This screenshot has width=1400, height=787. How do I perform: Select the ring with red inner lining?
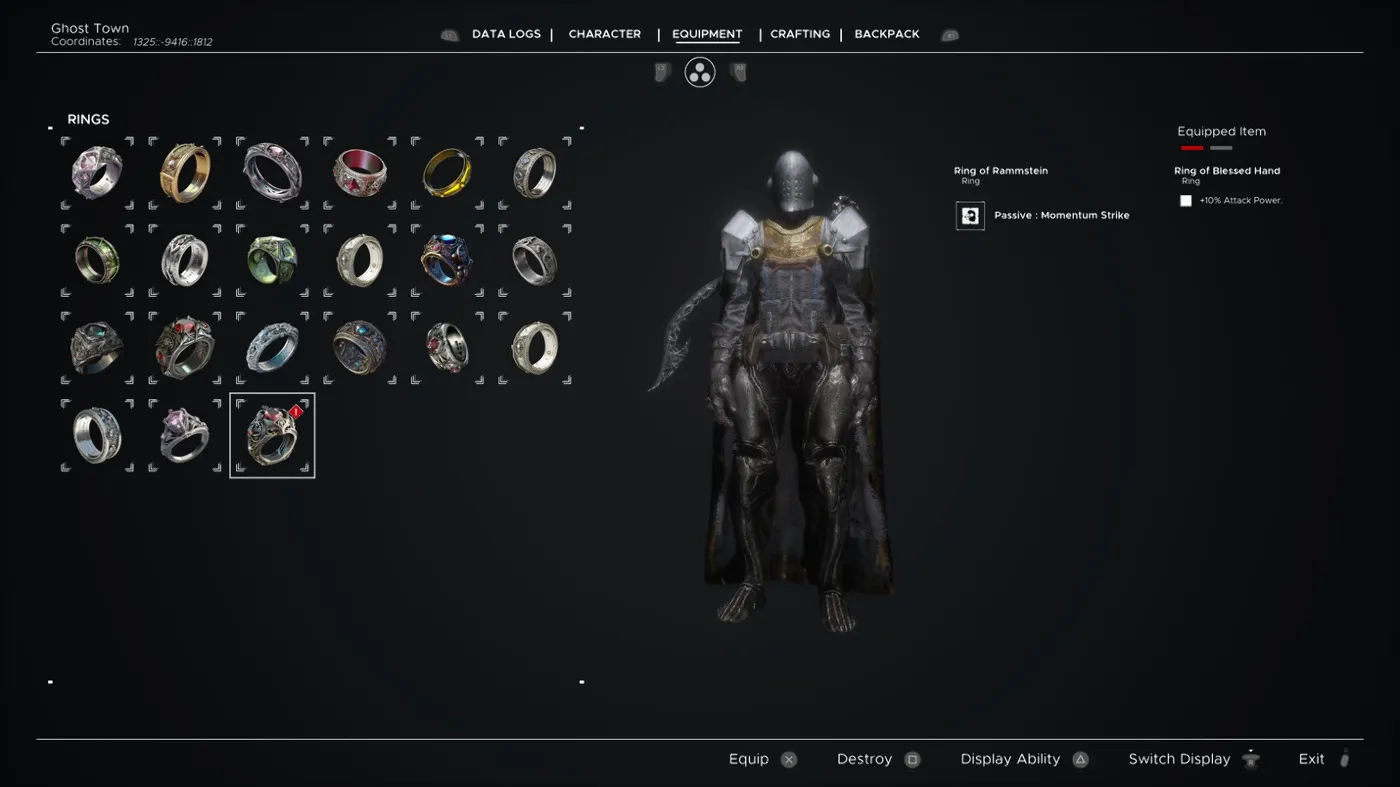[360, 173]
